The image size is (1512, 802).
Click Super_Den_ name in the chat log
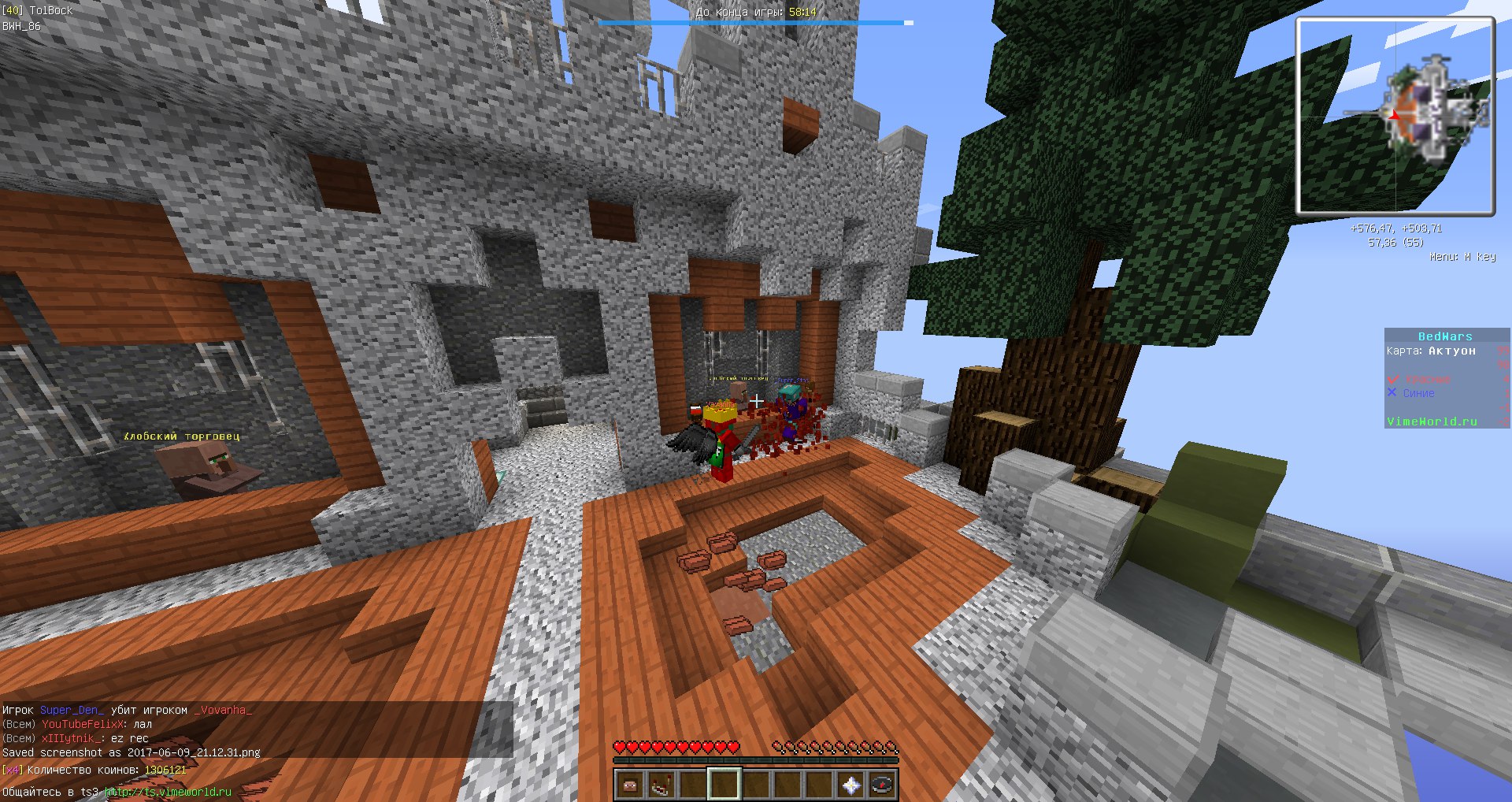coord(72,710)
